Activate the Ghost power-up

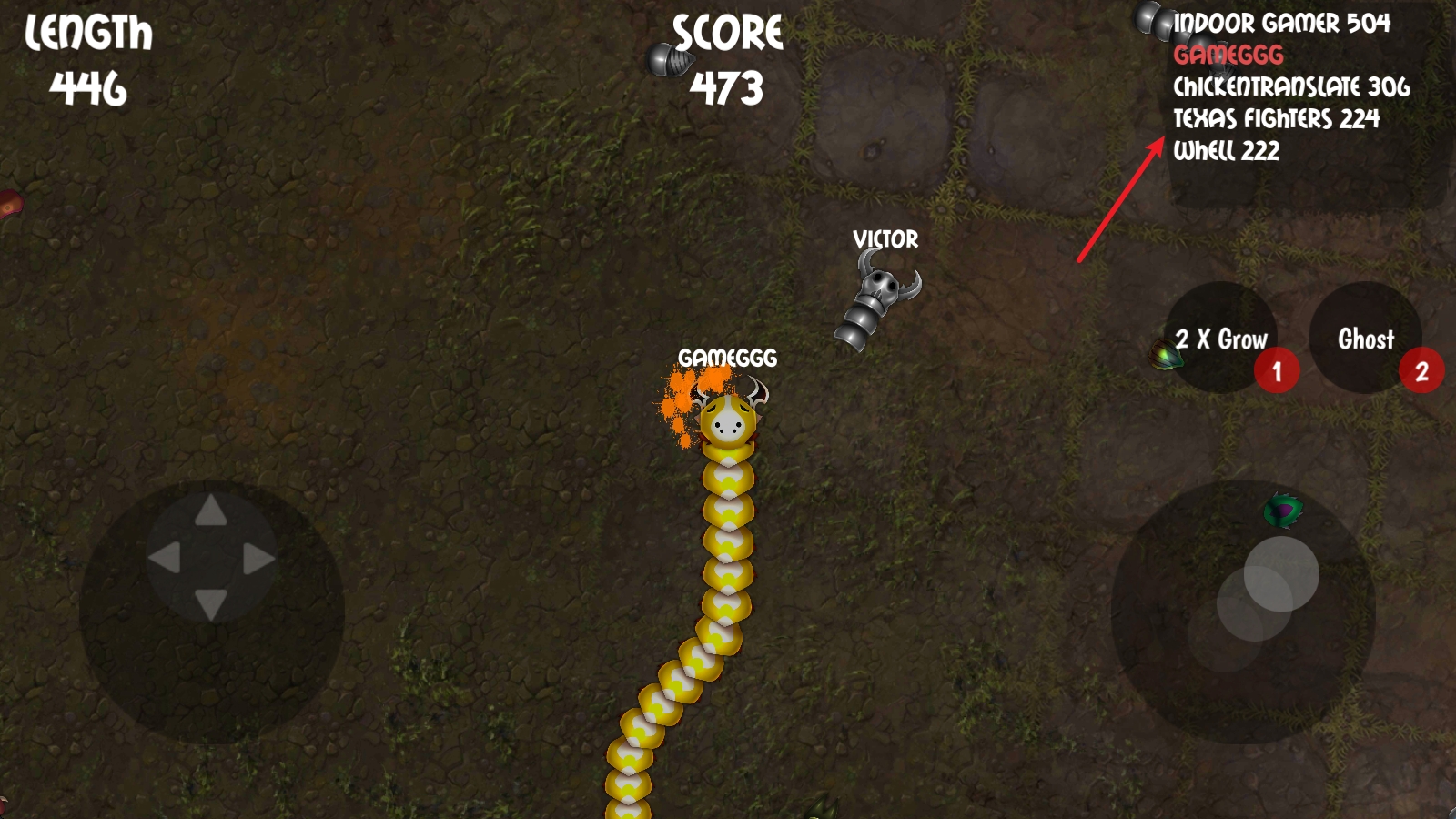(1365, 339)
